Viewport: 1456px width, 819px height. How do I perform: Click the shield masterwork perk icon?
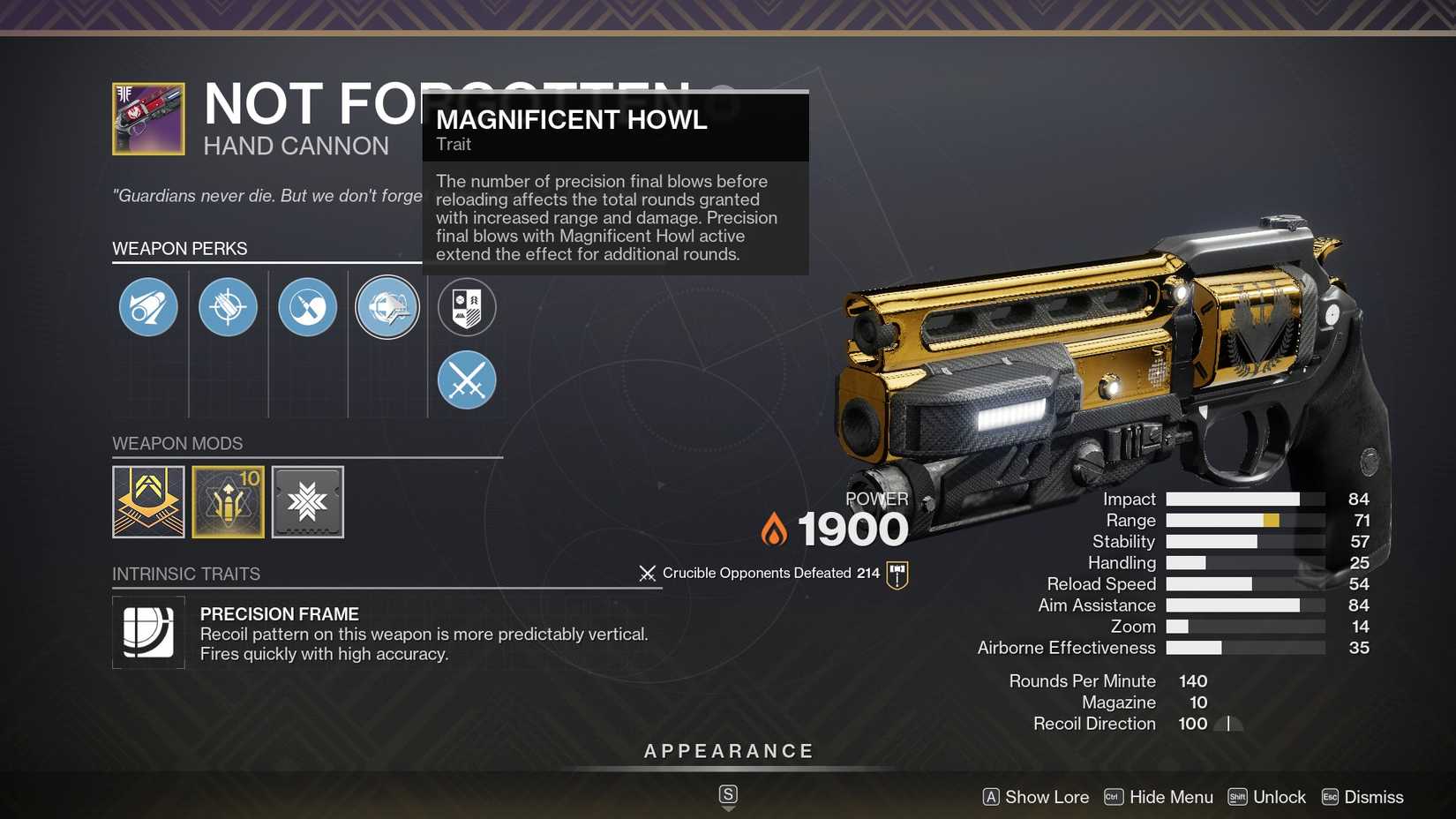[x=467, y=307]
